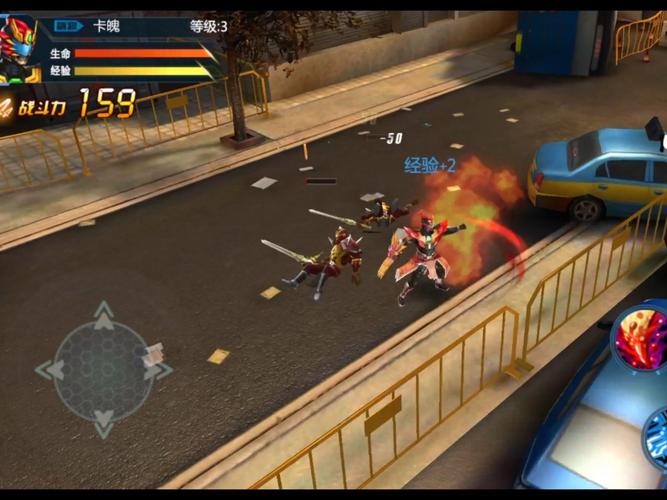Activate the red flame skill icon
Image resolution: width=667 pixels, height=500 pixels.
(641, 340)
